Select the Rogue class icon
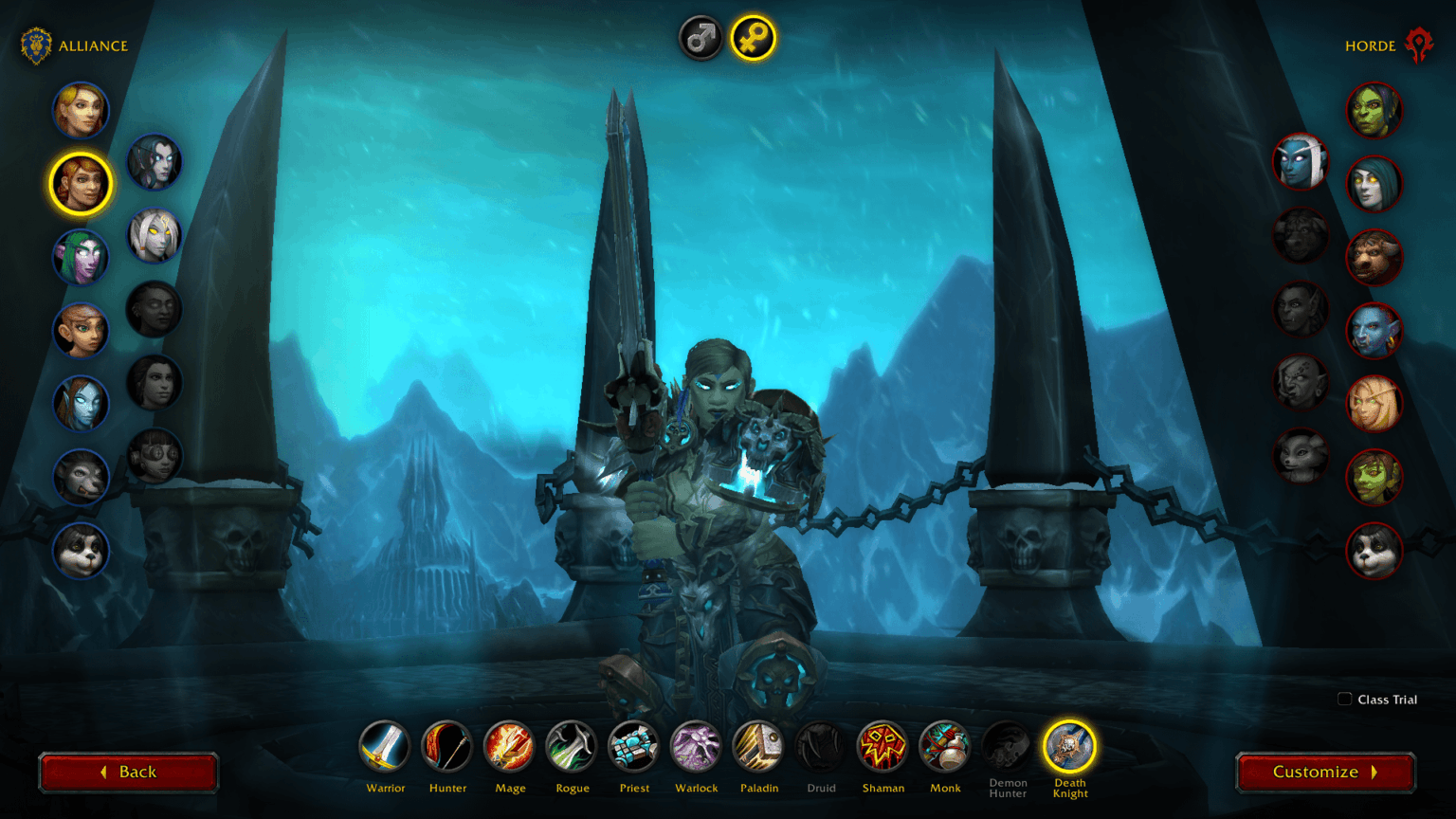Viewport: 1456px width, 819px height. [572, 746]
